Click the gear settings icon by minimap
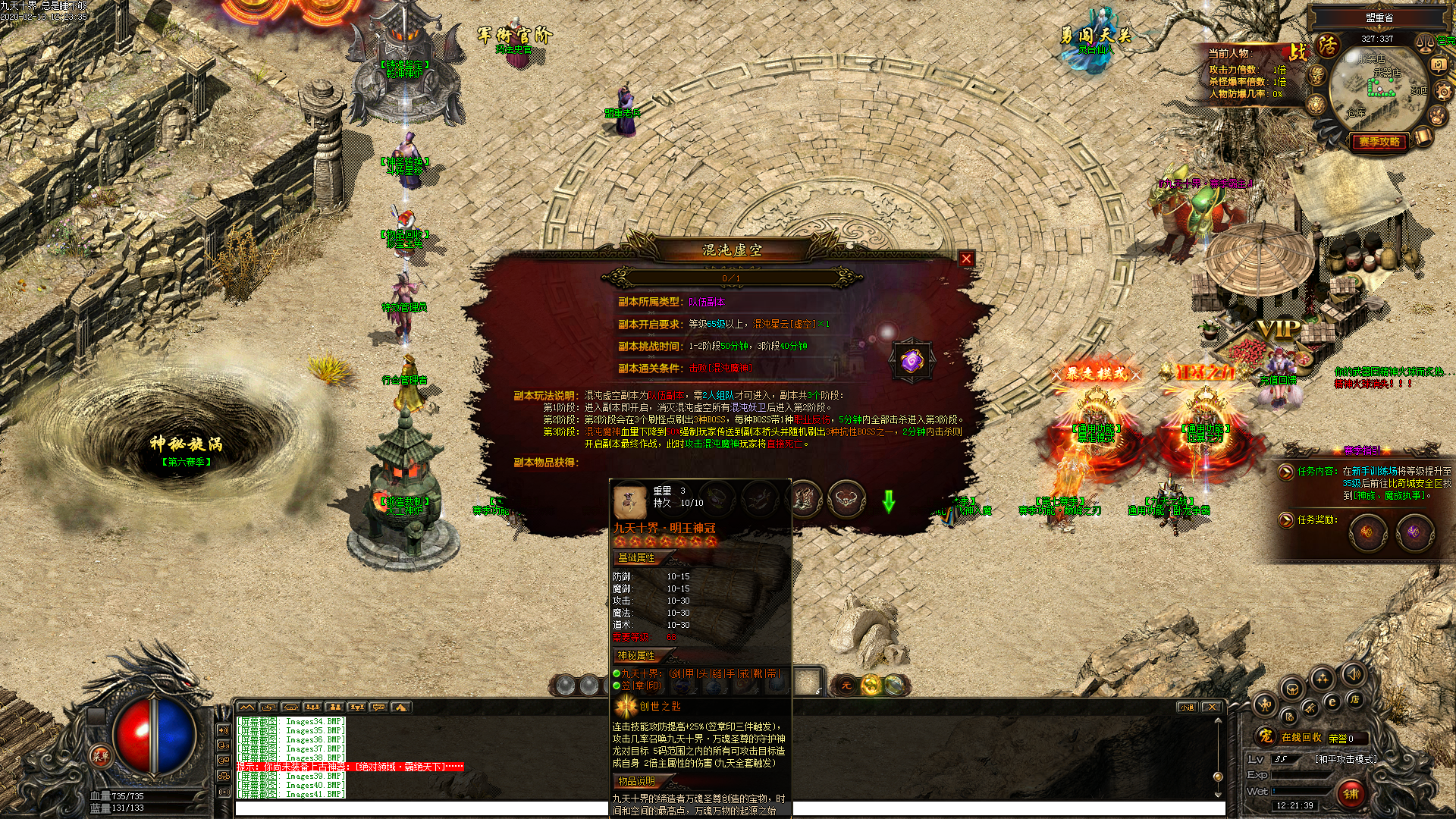Image resolution: width=1456 pixels, height=819 pixels. tap(1442, 91)
